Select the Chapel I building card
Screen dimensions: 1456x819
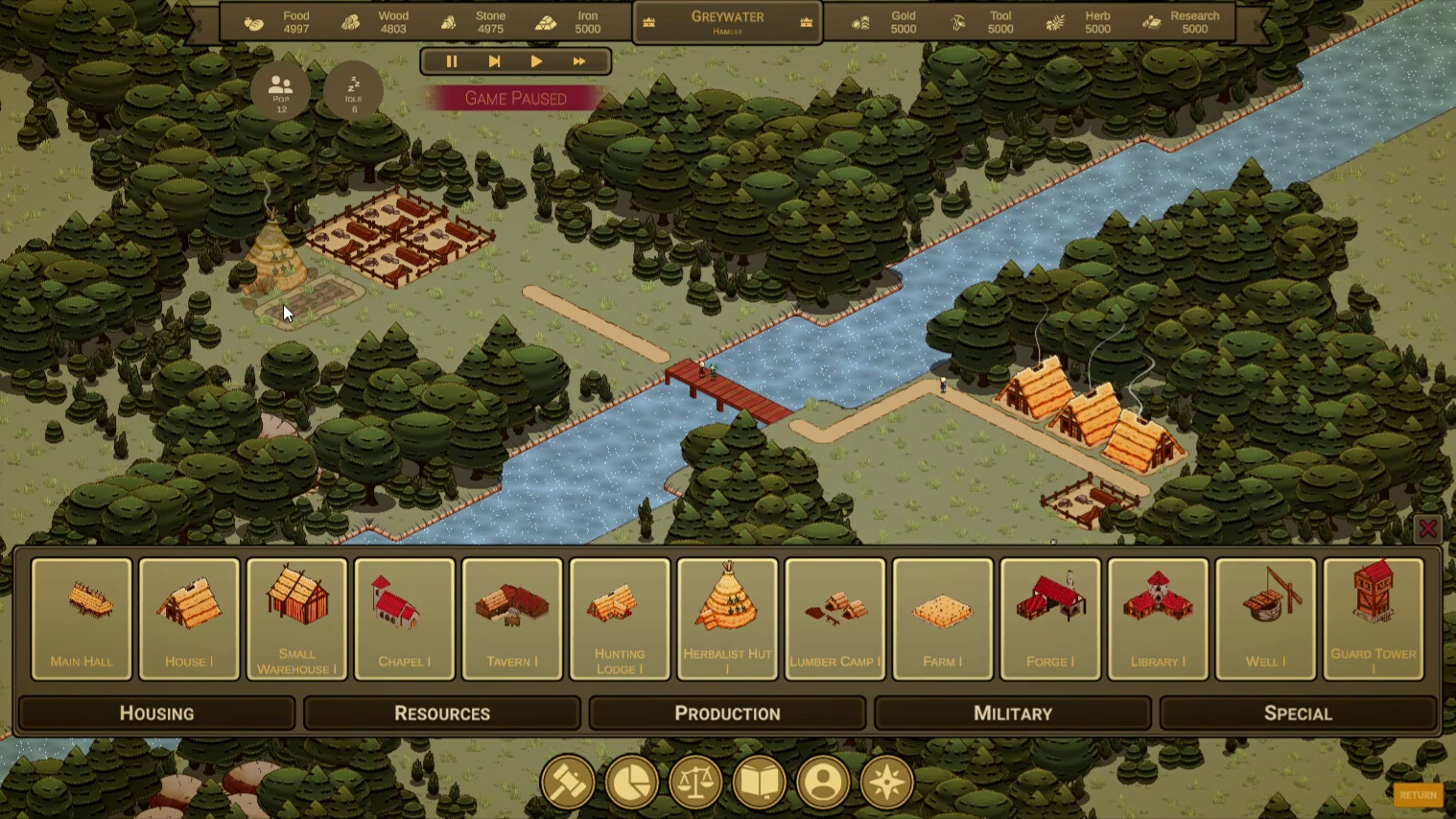[404, 619]
